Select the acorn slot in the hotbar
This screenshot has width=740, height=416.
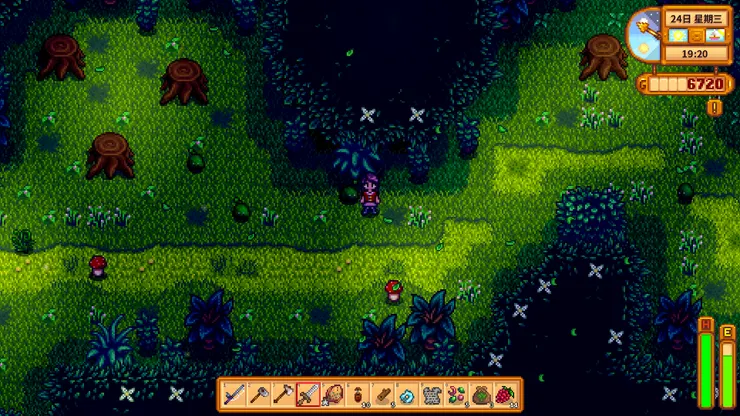click(358, 395)
